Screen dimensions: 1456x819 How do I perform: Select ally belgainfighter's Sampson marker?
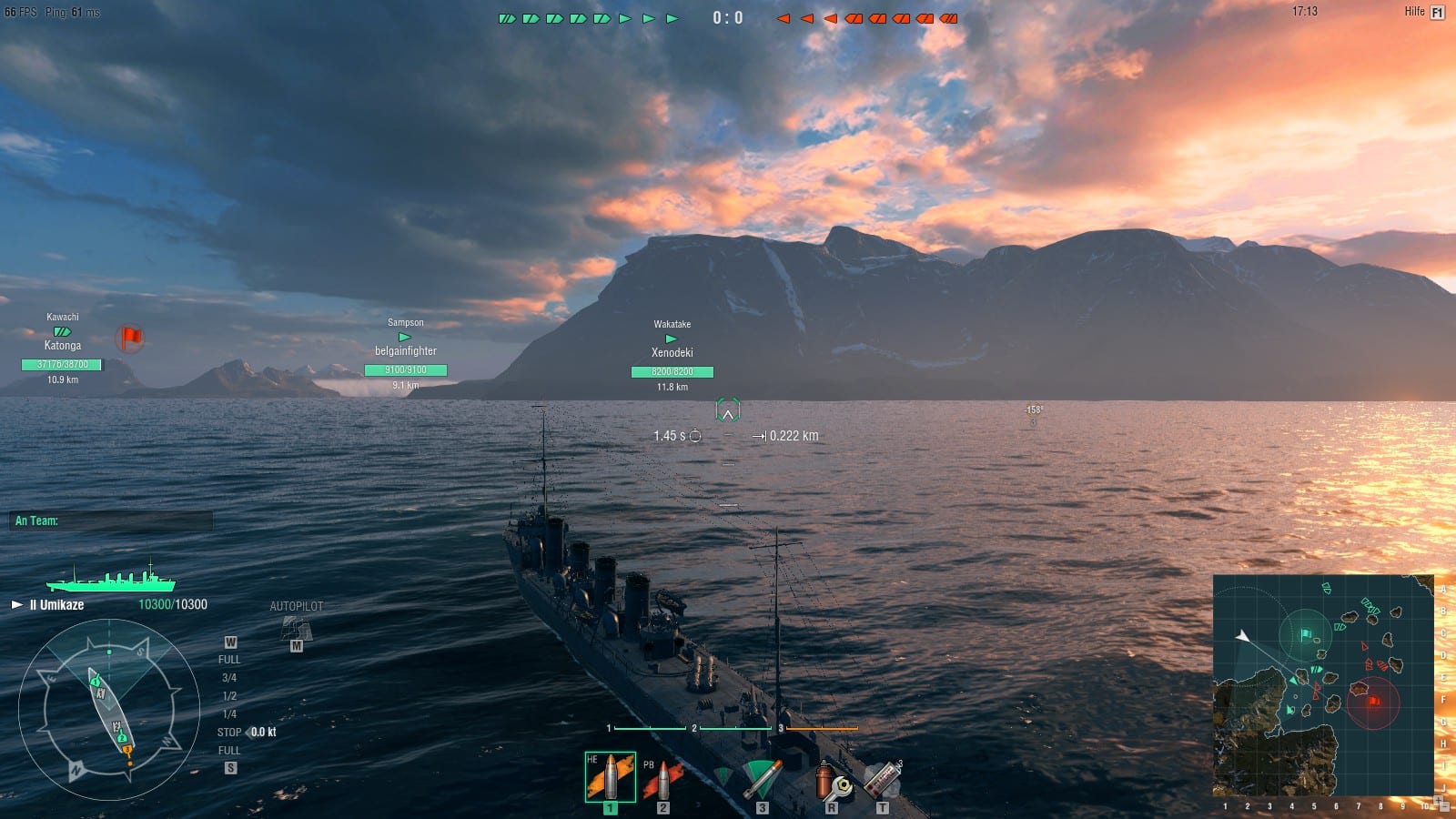pyautogui.click(x=405, y=338)
